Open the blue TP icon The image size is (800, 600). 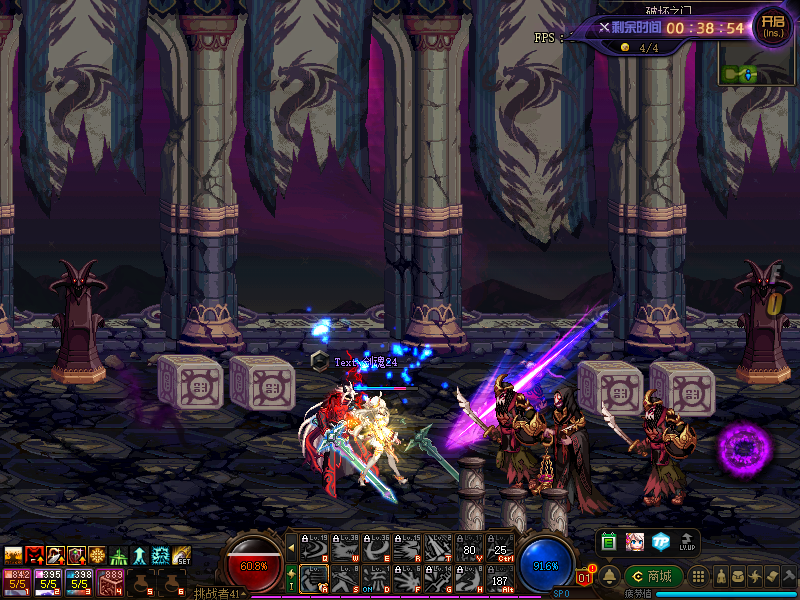[x=661, y=541]
